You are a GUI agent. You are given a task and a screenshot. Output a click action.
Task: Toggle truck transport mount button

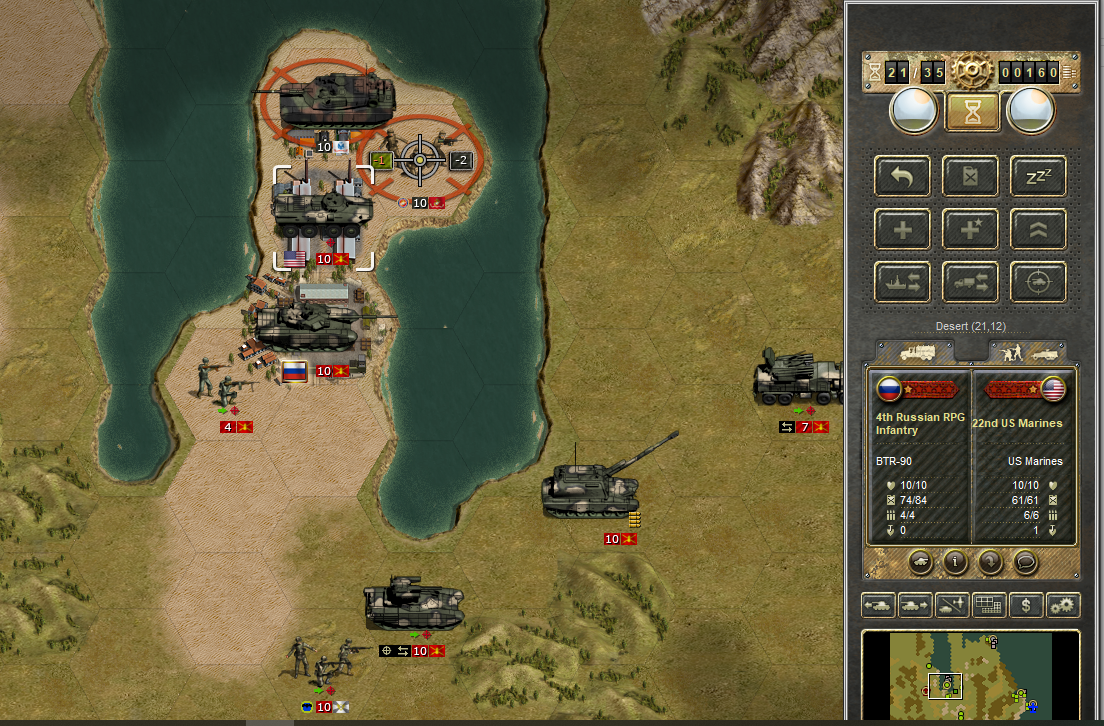tap(970, 282)
